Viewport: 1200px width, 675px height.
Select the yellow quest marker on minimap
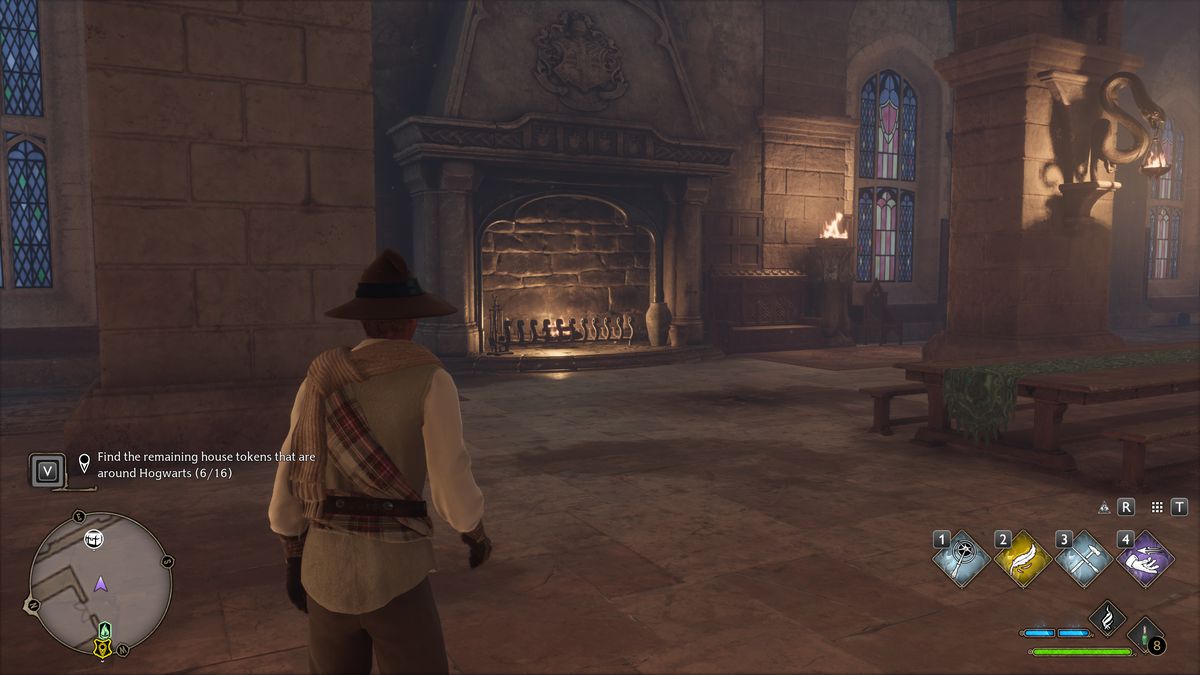pos(102,648)
